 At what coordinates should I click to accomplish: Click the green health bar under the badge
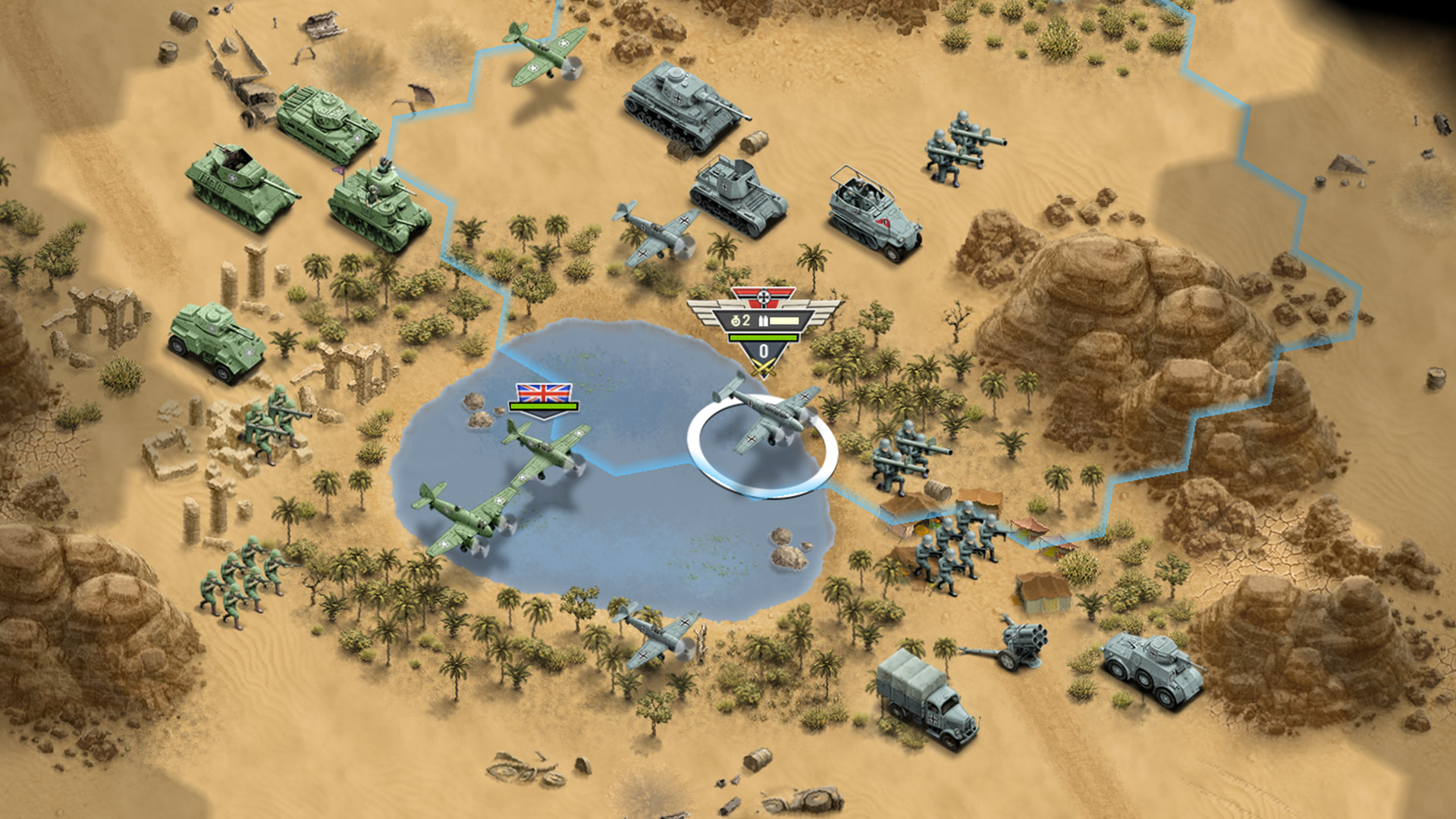click(764, 337)
